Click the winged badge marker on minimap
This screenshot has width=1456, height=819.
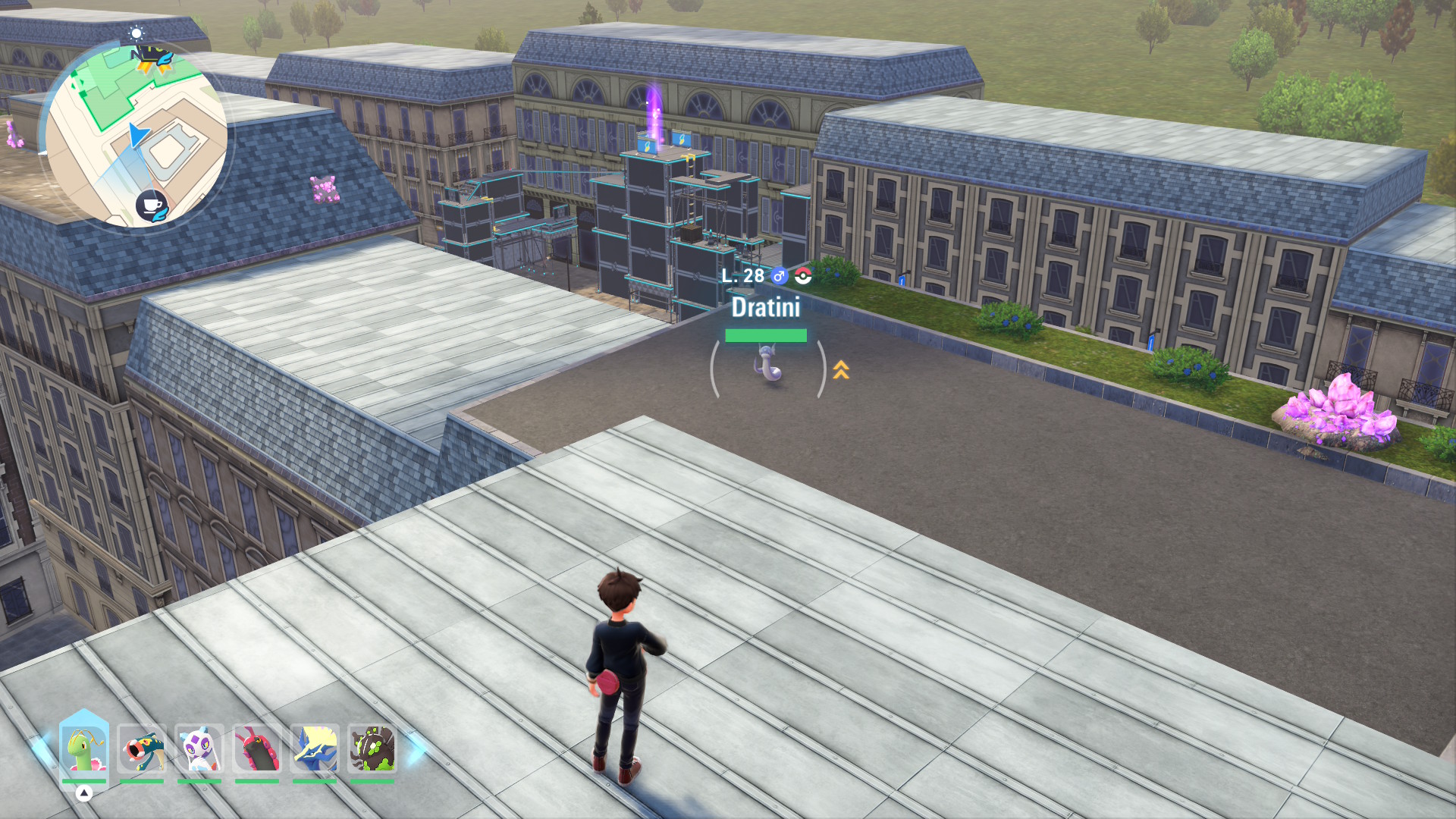click(152, 58)
